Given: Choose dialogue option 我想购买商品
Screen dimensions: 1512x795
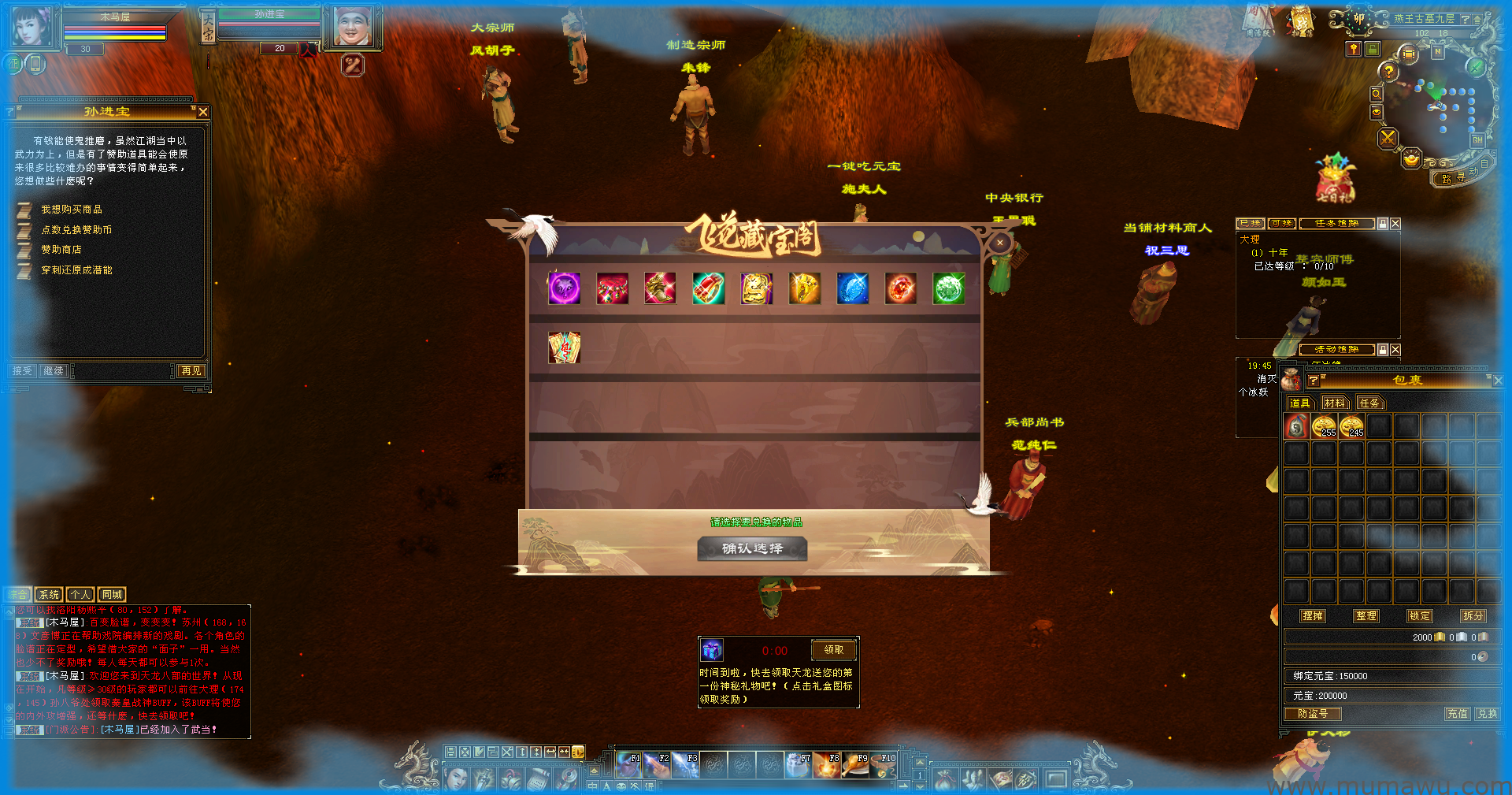Looking at the screenshot, I should [x=72, y=210].
